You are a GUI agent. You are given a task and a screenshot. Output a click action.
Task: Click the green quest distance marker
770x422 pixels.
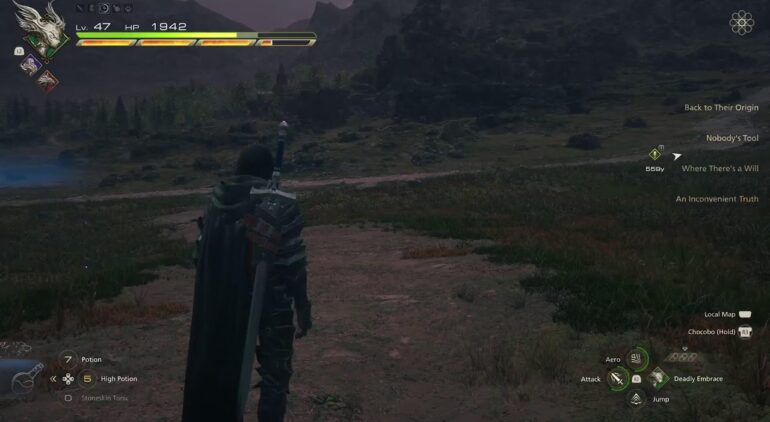pos(655,155)
